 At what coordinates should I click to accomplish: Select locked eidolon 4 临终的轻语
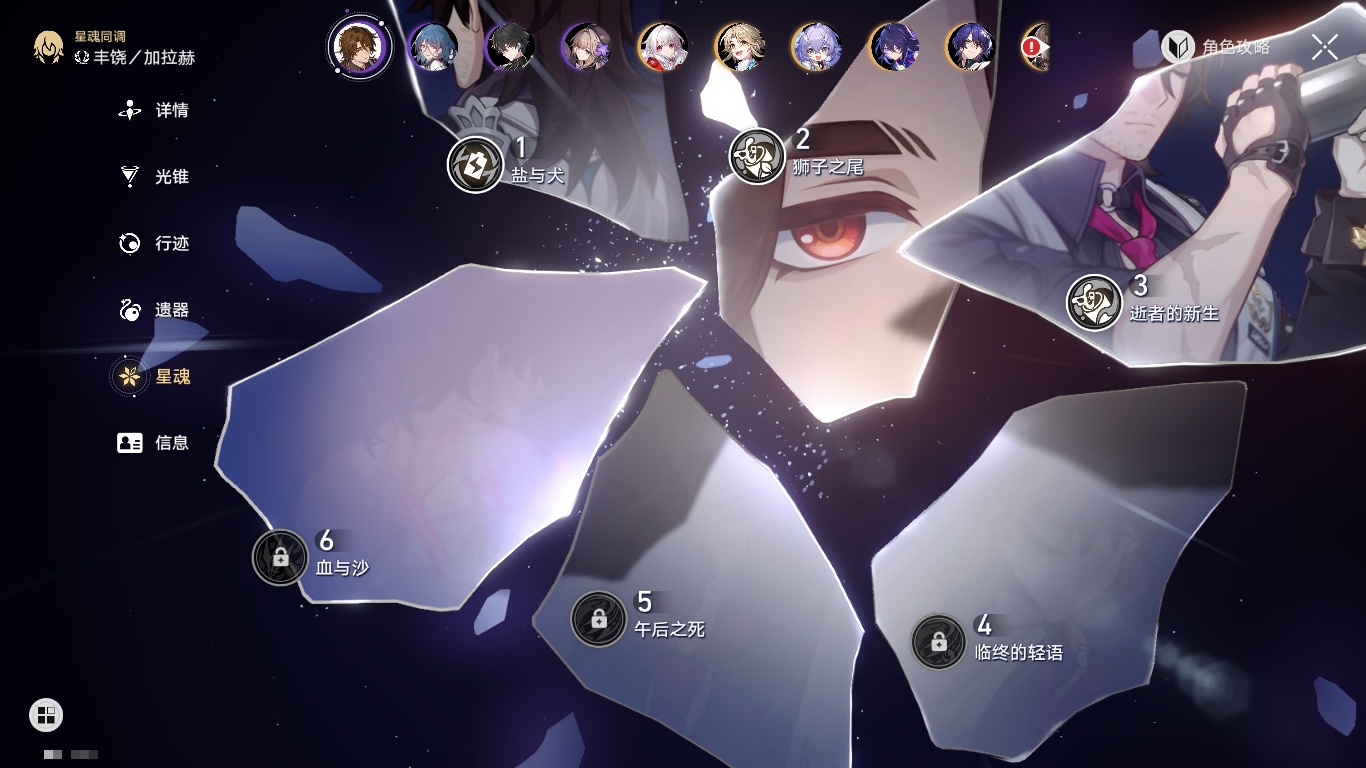pos(938,642)
